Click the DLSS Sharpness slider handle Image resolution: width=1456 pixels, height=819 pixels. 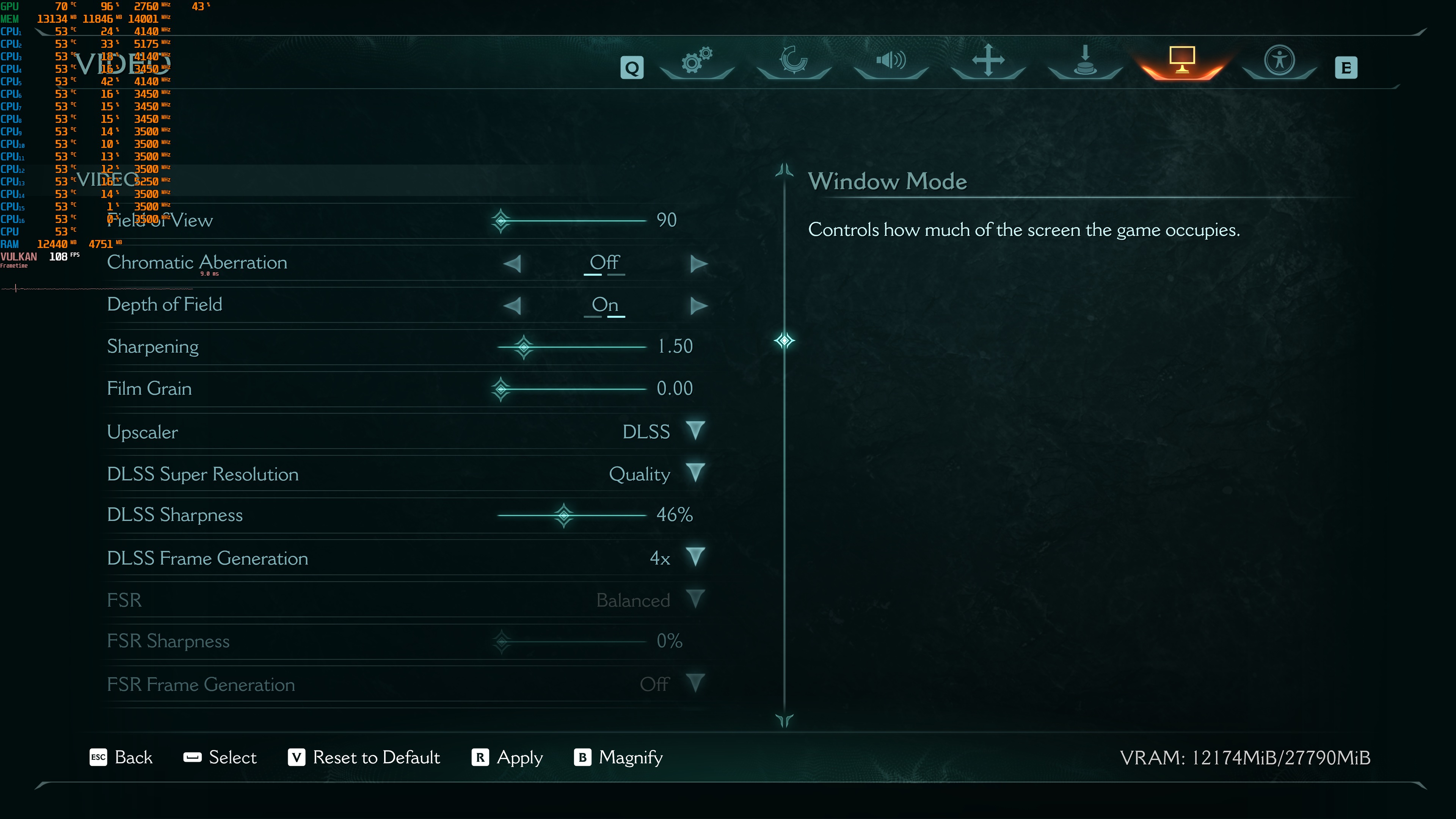tap(563, 515)
